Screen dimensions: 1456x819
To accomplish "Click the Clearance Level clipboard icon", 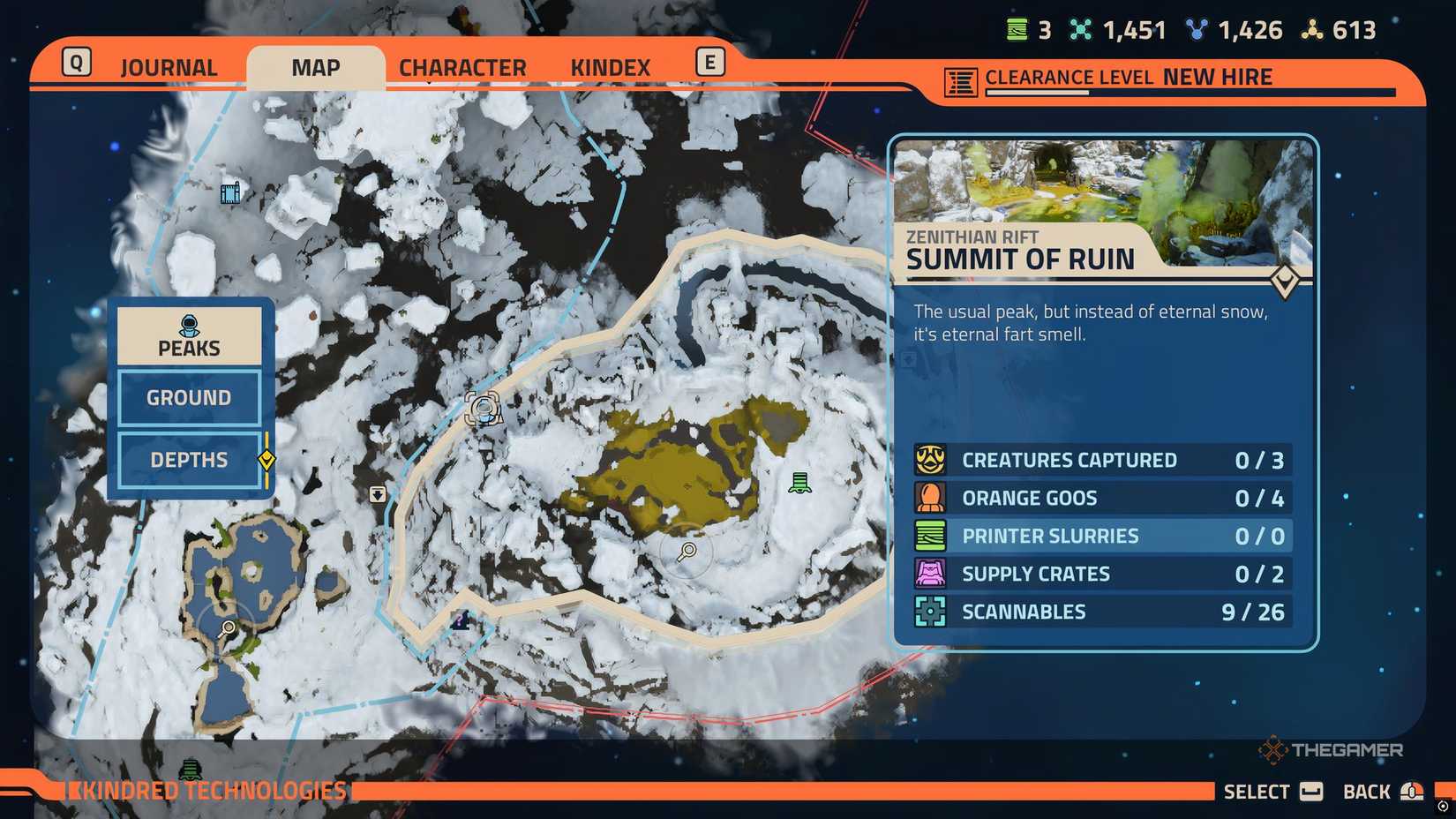I will coord(958,78).
